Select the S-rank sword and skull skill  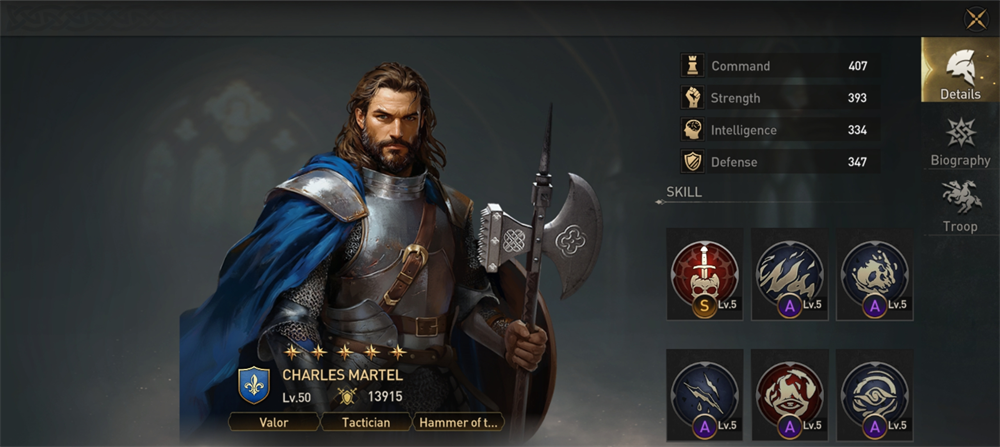coord(704,273)
